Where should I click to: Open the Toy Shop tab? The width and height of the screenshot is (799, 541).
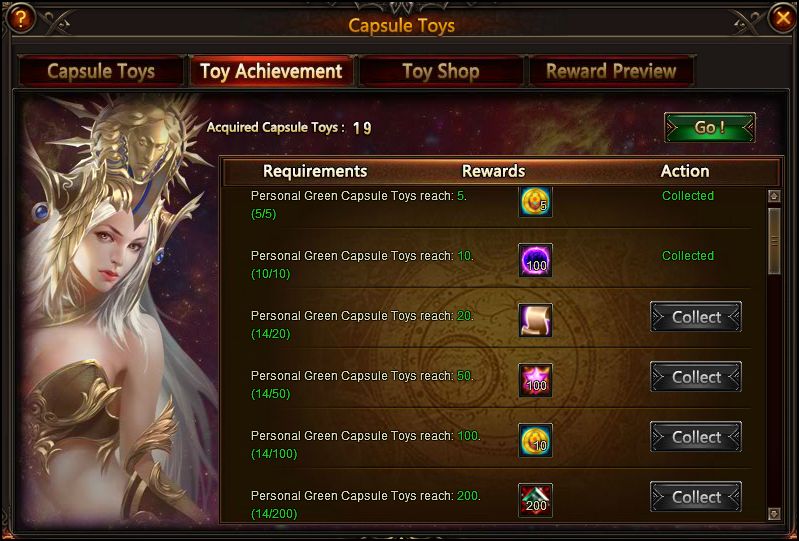pyautogui.click(x=441, y=71)
